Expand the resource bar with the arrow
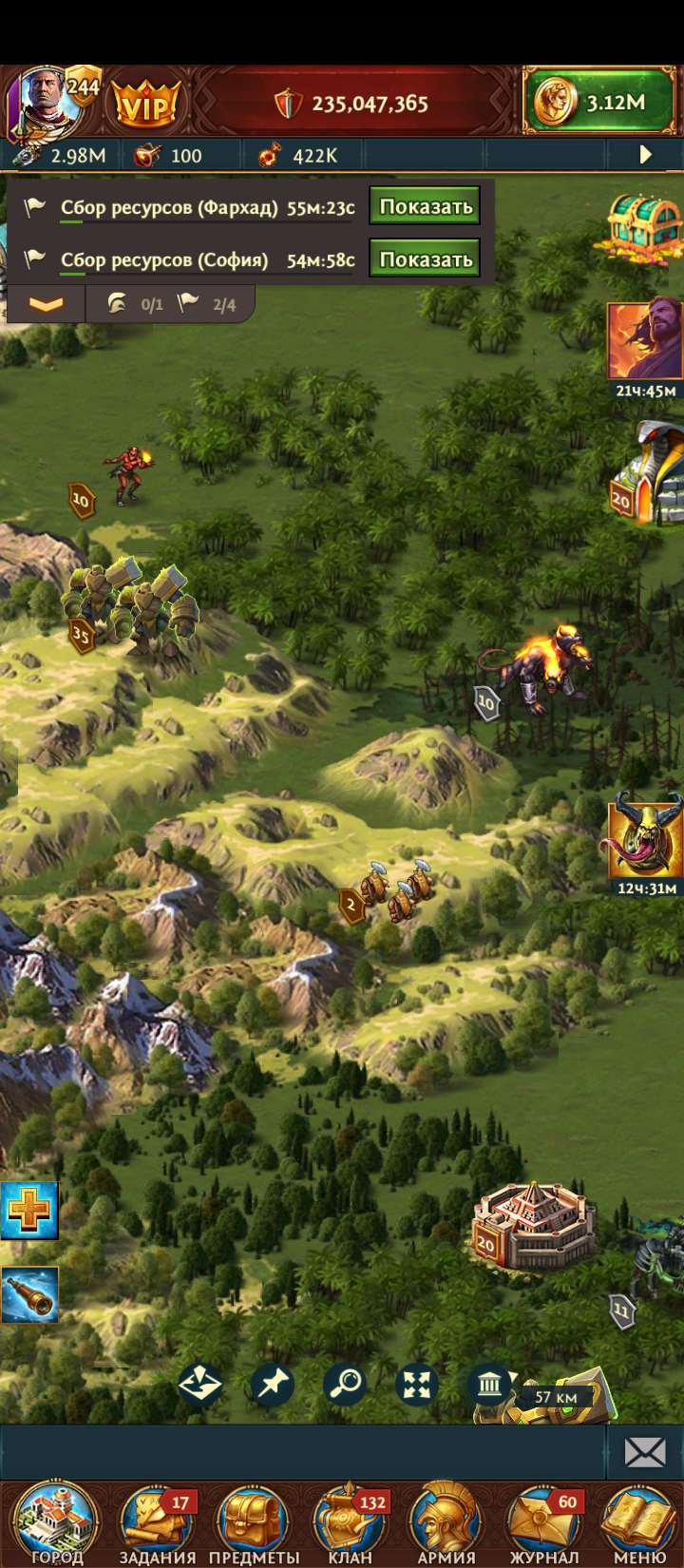 coord(646,155)
